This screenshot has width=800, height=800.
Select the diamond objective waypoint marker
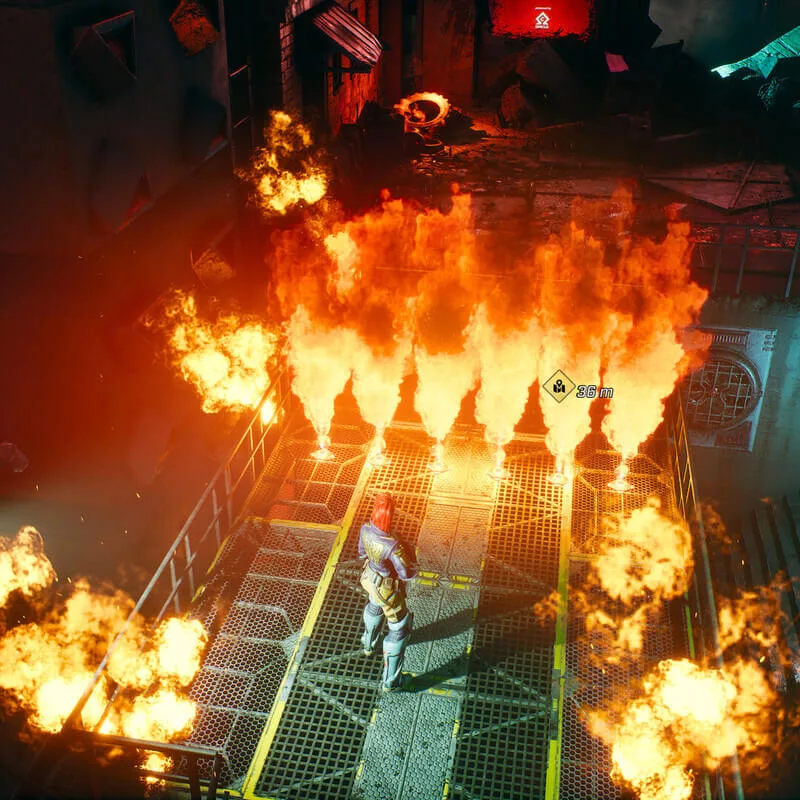point(558,386)
